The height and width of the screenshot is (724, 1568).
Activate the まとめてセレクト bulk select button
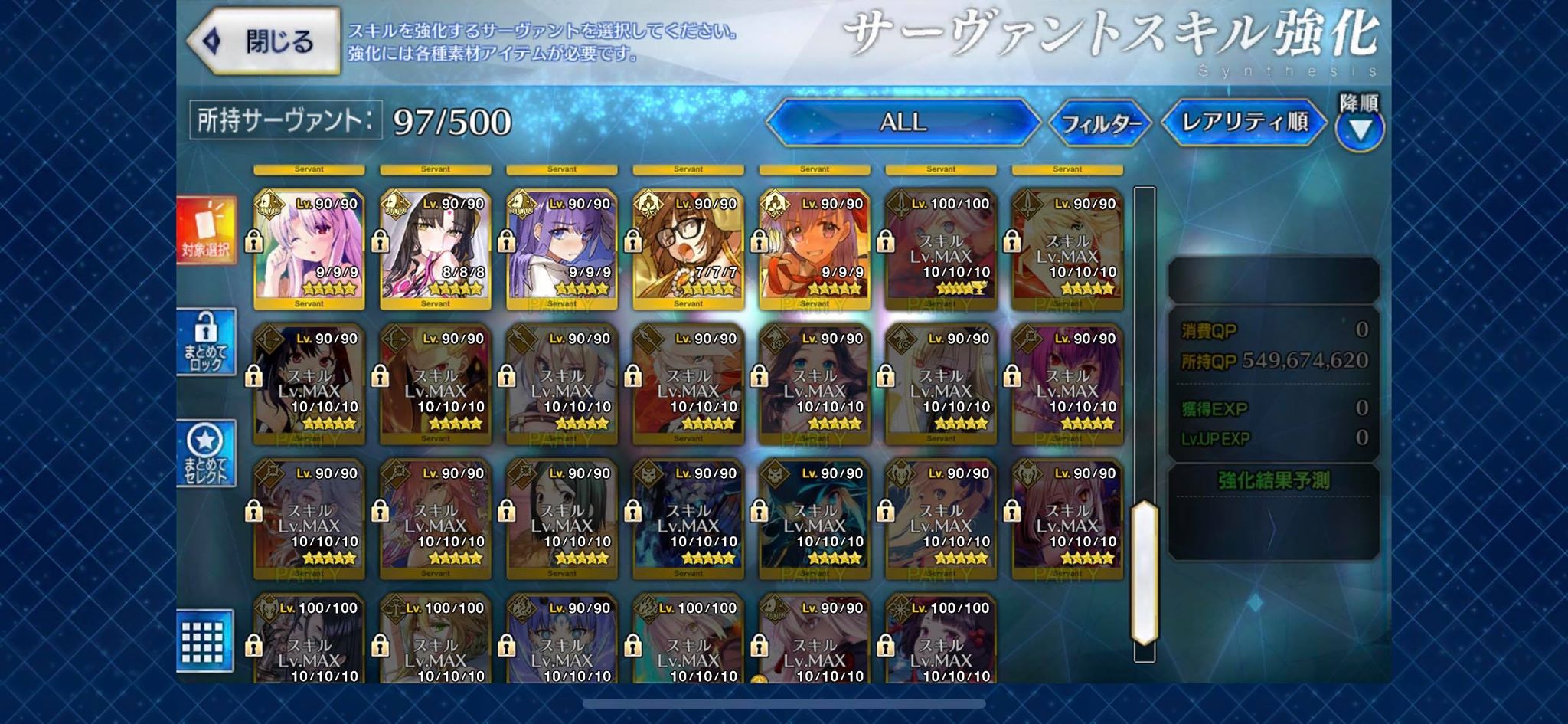pyautogui.click(x=206, y=454)
